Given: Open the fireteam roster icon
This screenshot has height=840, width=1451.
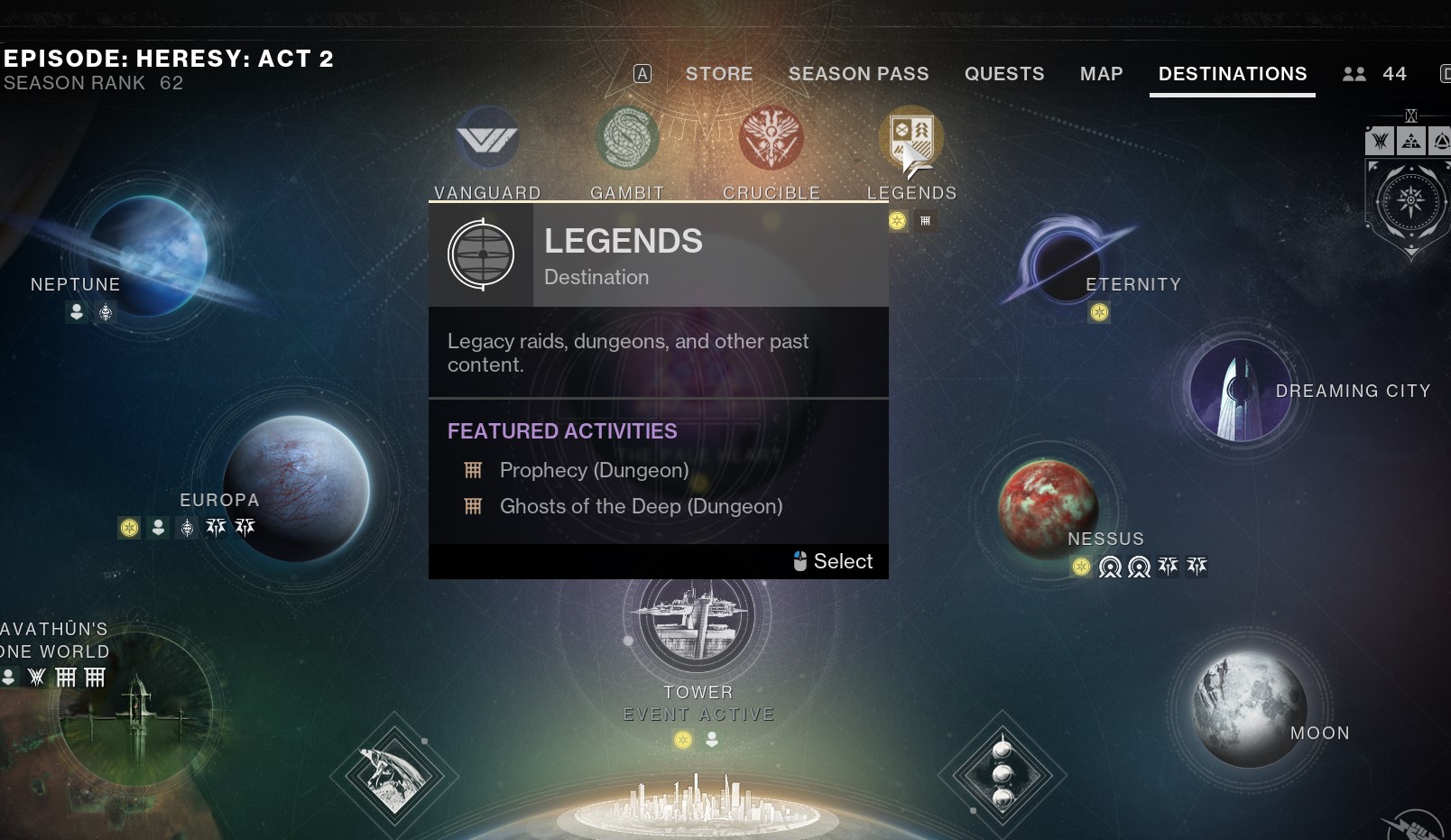Looking at the screenshot, I should pos(1354,74).
